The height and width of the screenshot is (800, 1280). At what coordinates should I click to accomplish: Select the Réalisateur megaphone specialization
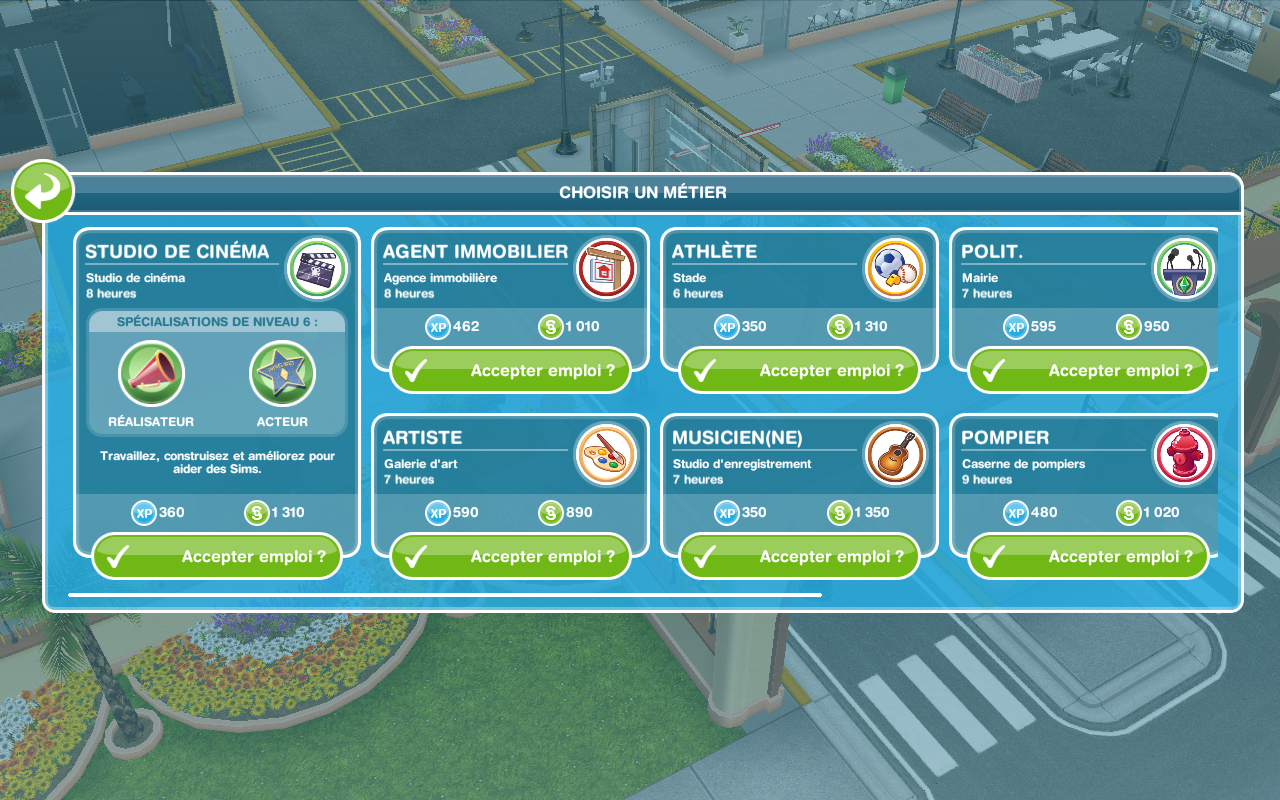coord(151,375)
